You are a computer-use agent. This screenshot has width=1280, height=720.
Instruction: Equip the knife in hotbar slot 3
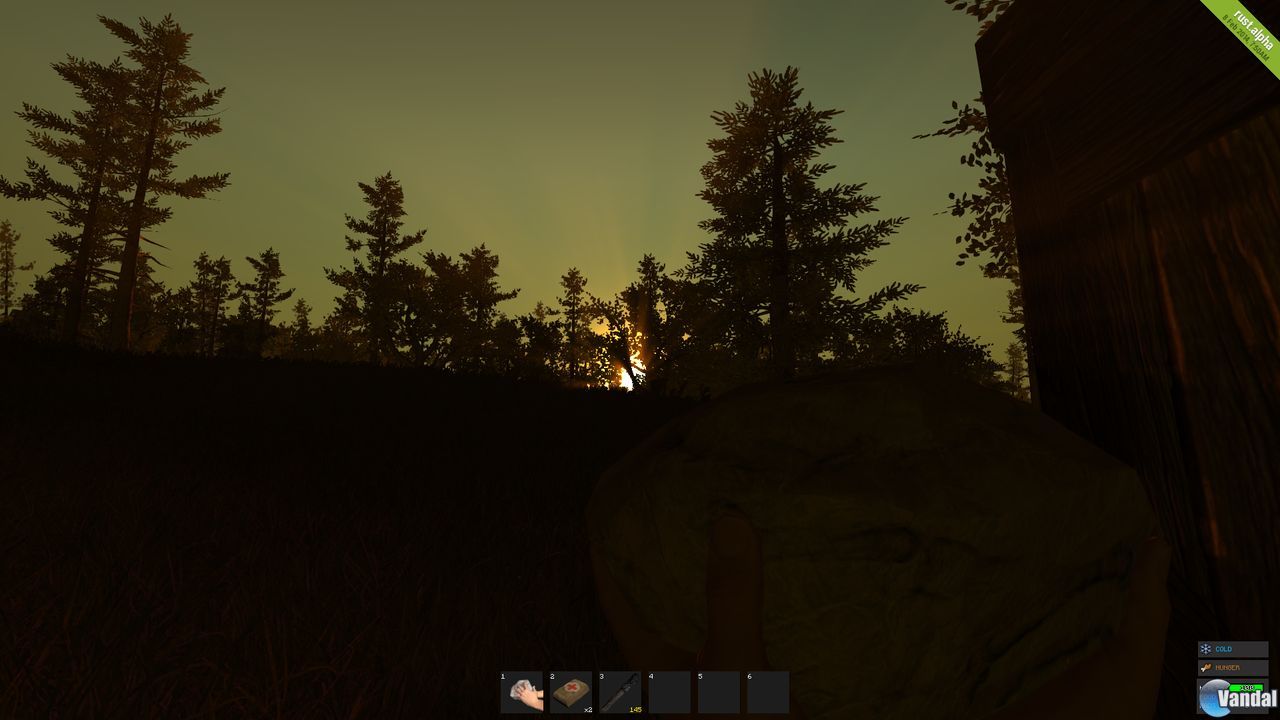pyautogui.click(x=620, y=690)
